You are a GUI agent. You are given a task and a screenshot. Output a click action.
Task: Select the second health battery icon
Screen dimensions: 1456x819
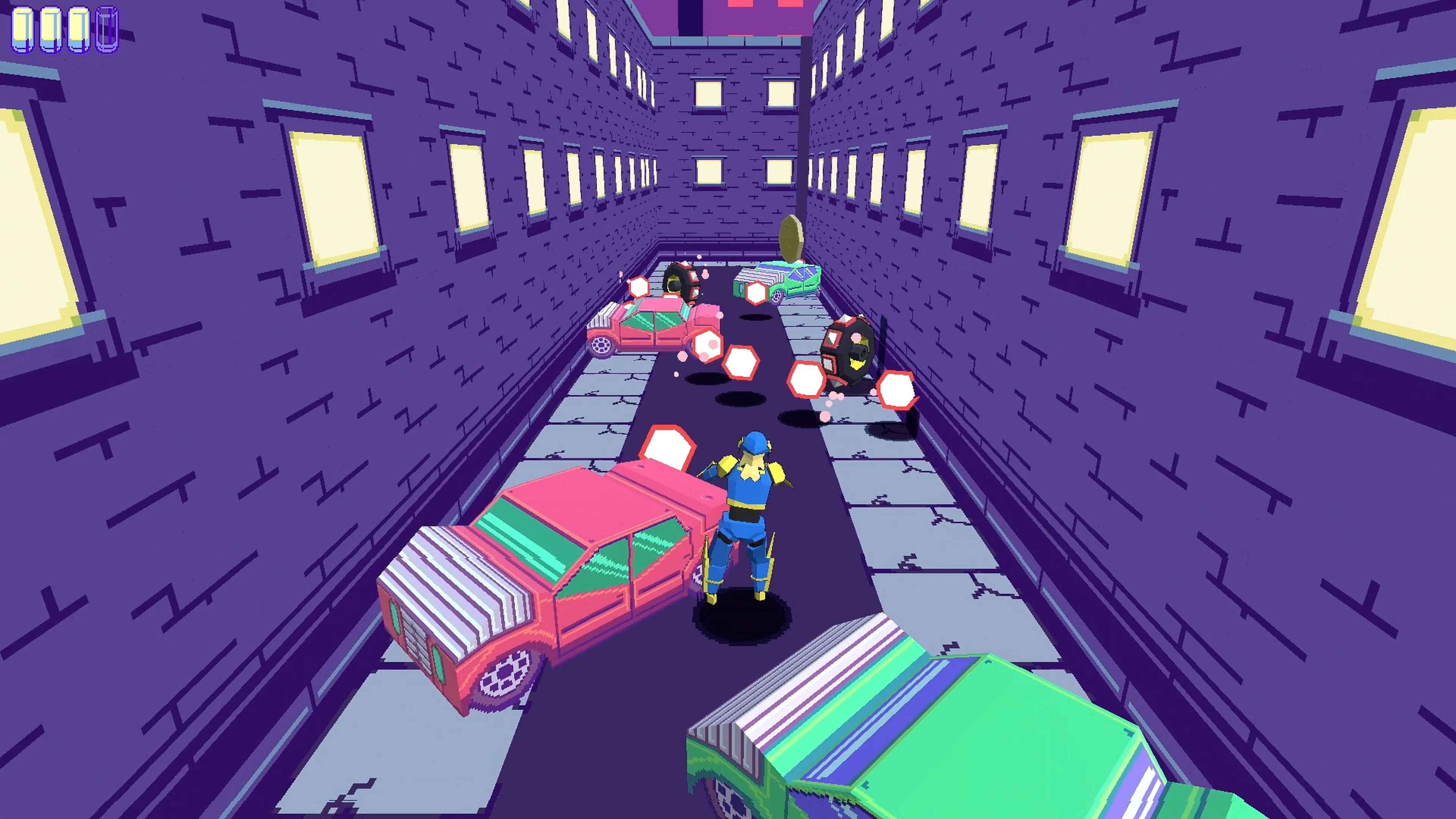50,31
